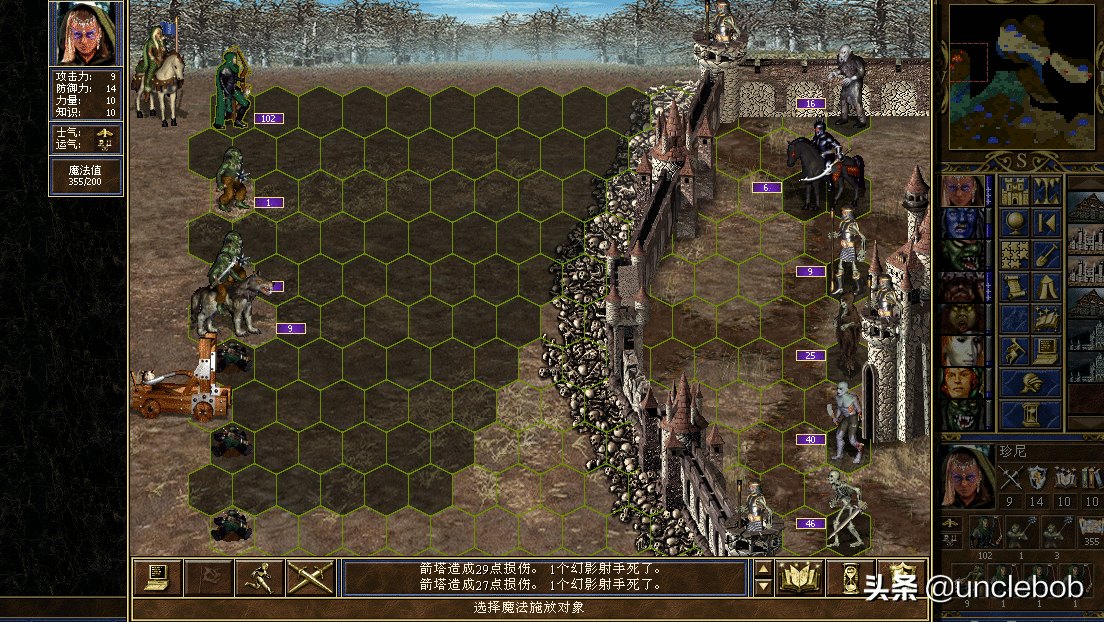Open kingdom overview with the castle icon

[1015, 190]
